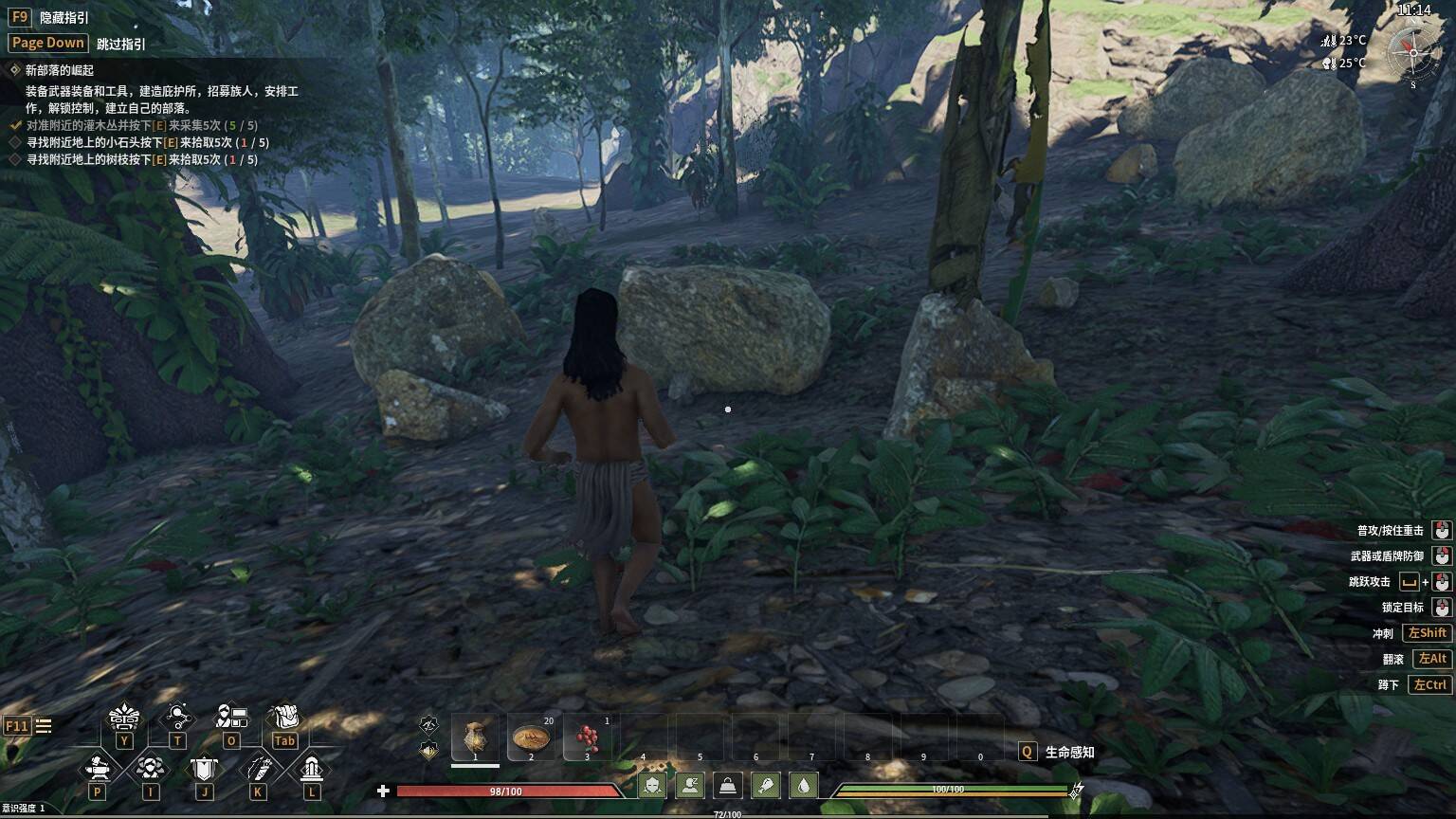Select the lantern in hotbar slot 1
1456x819 pixels.
tap(475, 737)
